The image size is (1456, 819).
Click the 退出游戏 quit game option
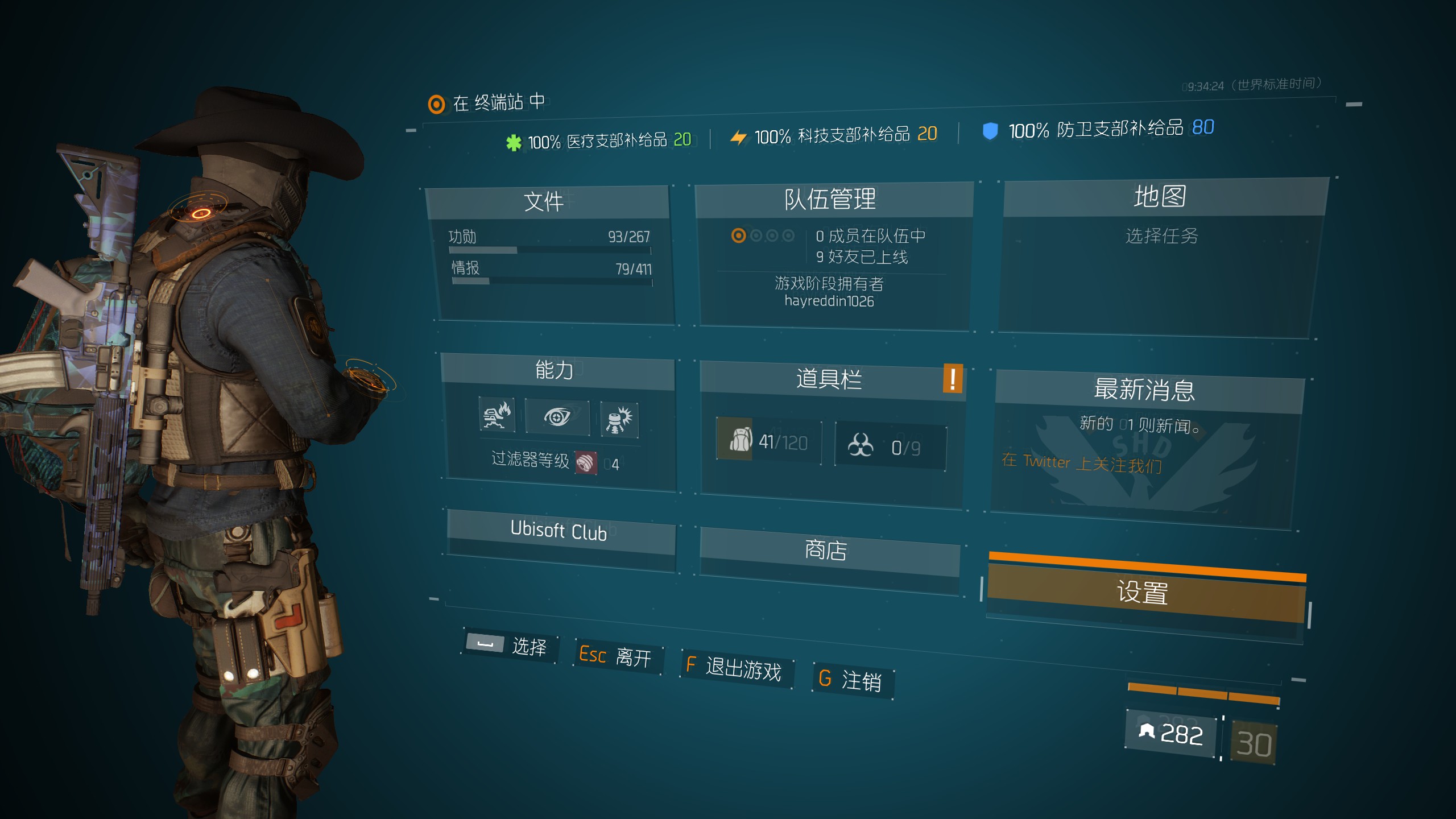click(x=736, y=668)
